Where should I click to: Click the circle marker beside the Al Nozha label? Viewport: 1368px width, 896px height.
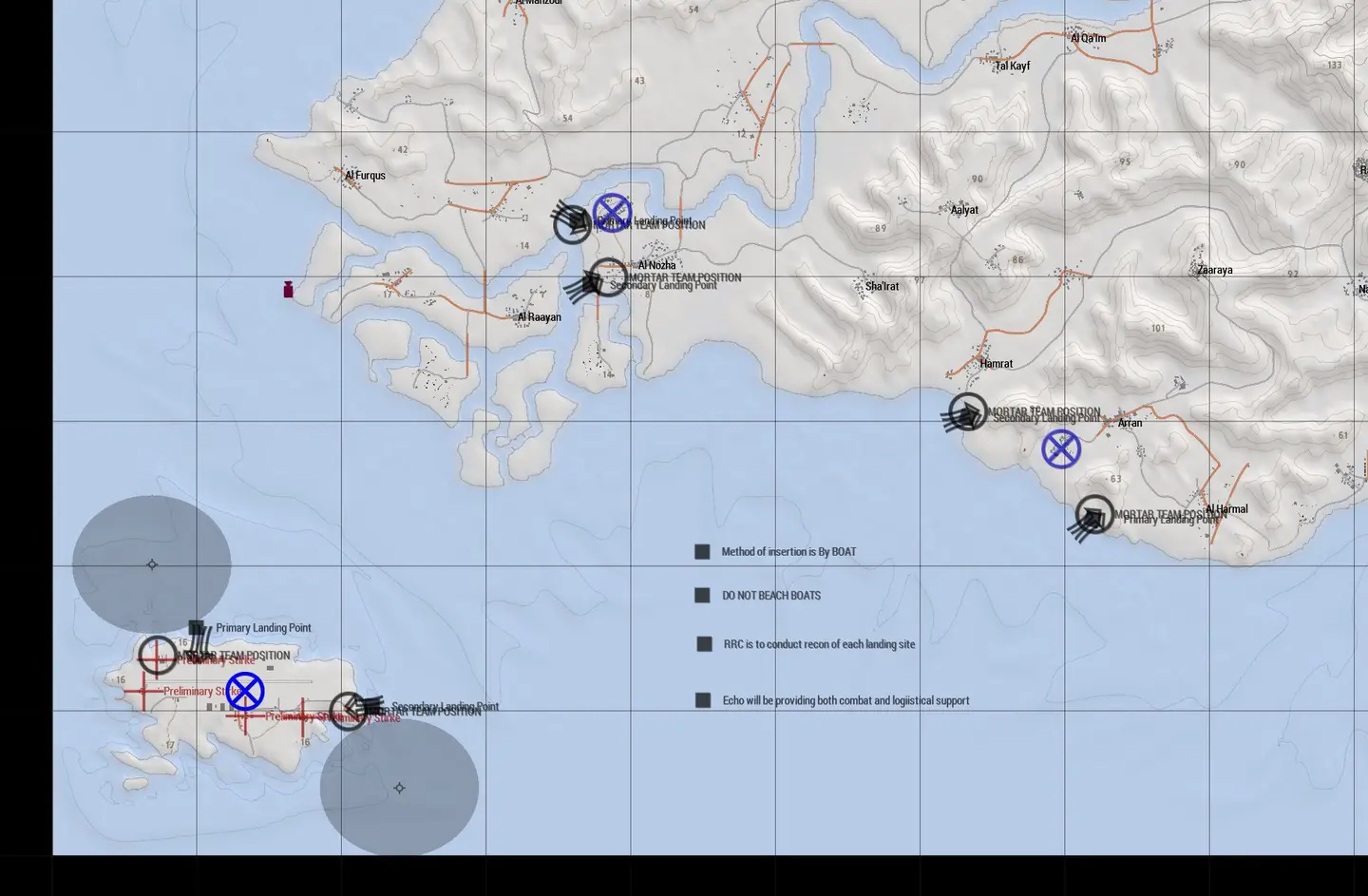608,278
